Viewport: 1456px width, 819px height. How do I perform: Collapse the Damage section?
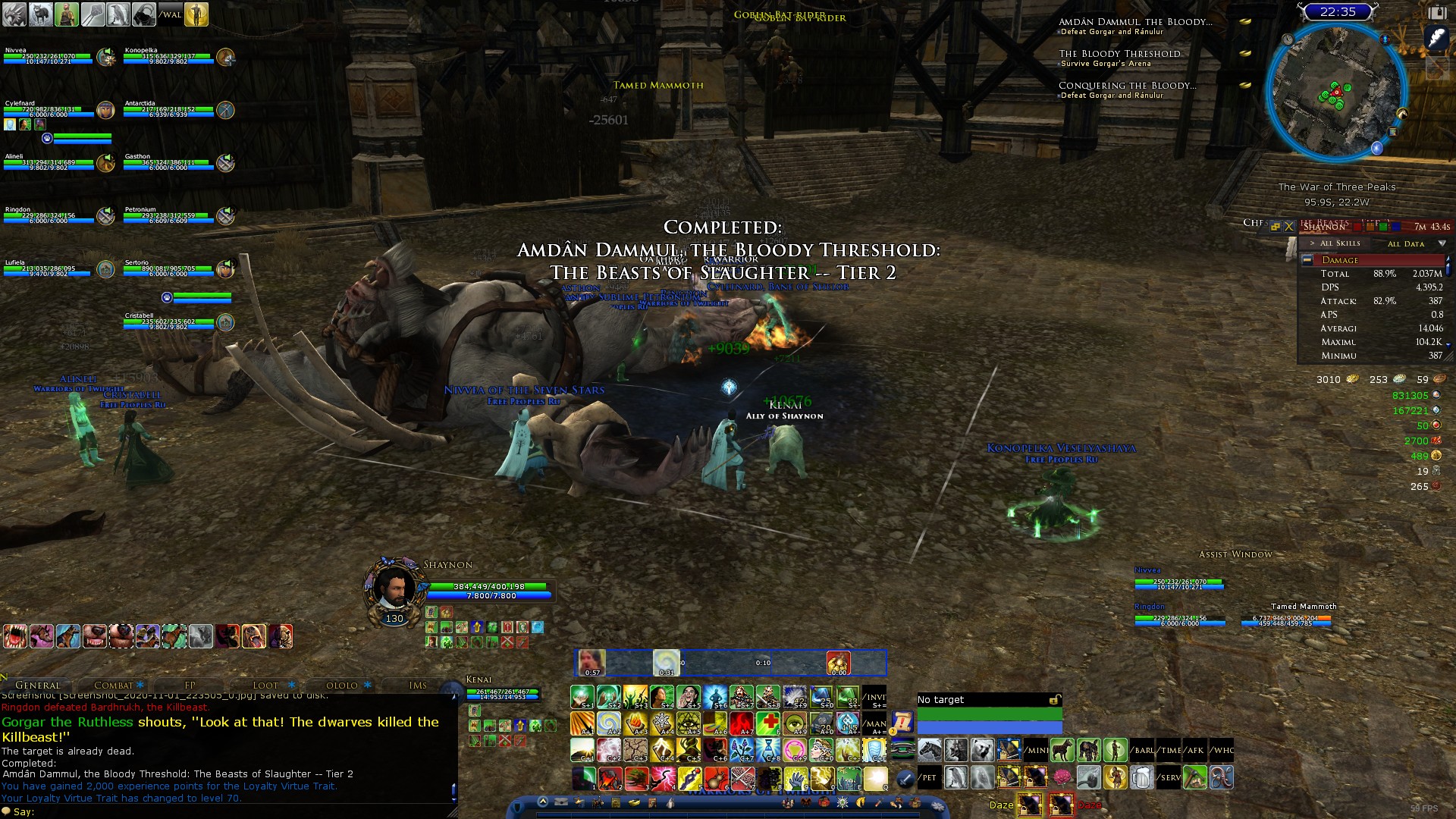[x=1307, y=260]
